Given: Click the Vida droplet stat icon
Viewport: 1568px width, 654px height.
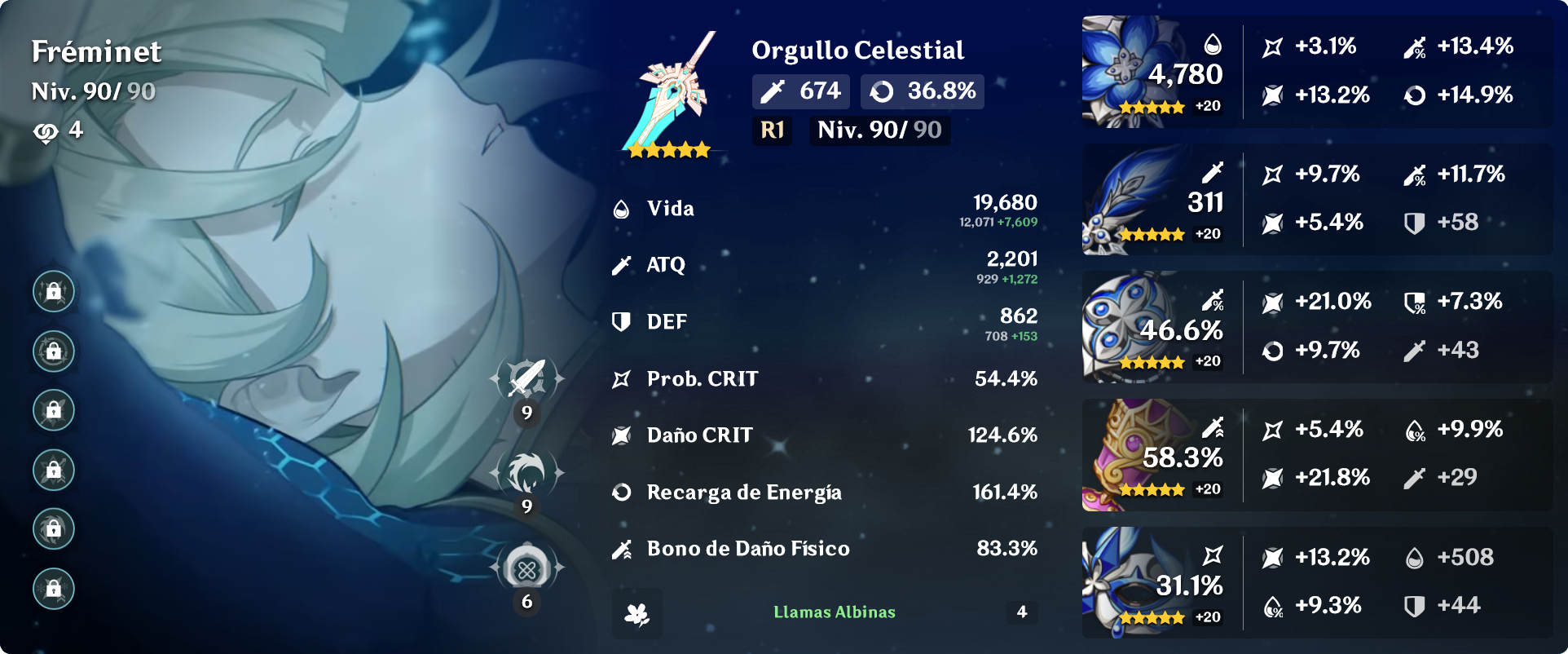Looking at the screenshot, I should [x=622, y=208].
